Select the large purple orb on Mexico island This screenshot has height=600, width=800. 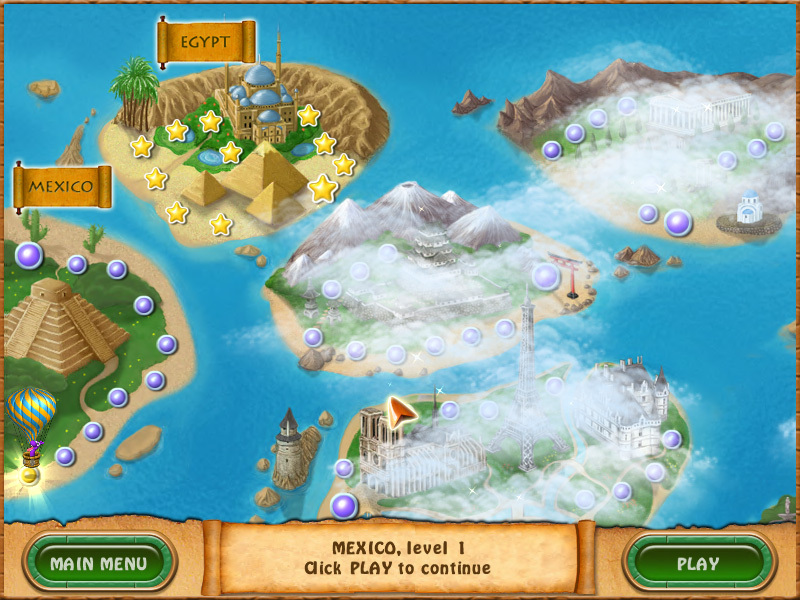[29, 255]
